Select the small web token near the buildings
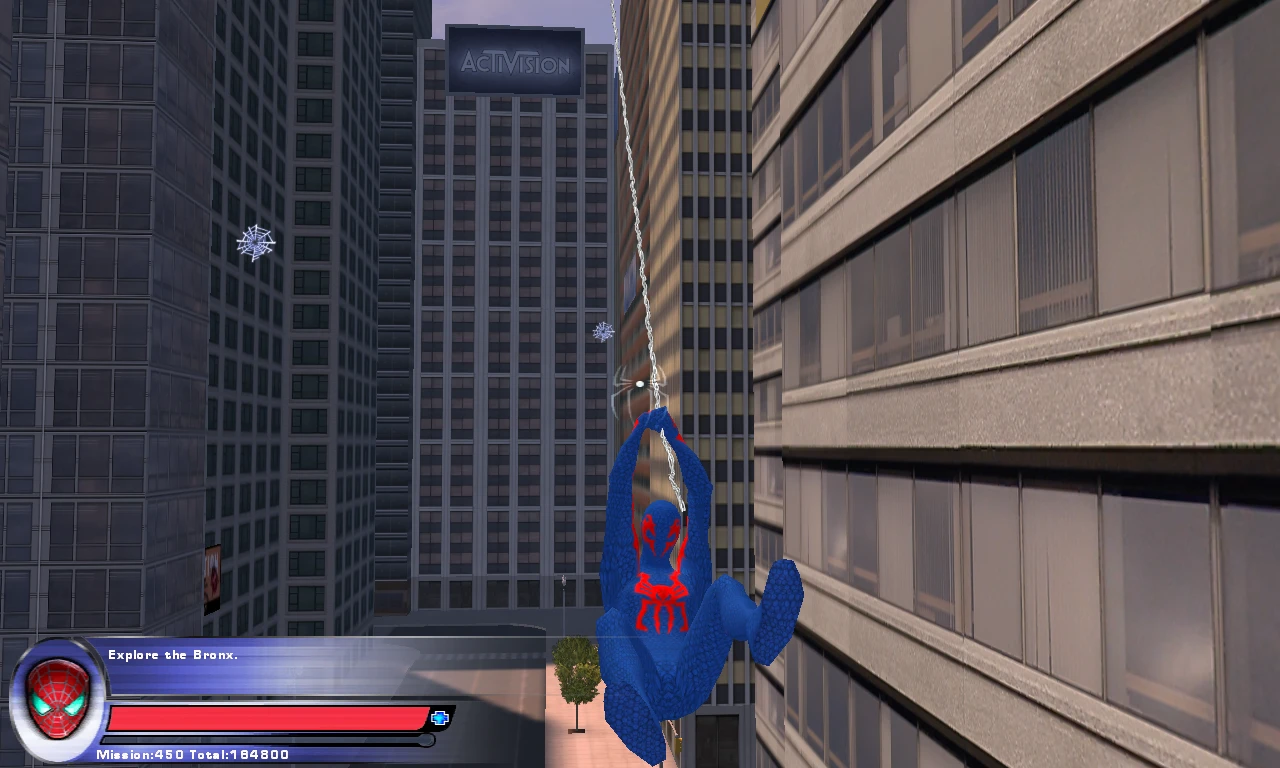1280x768 pixels. (602, 331)
